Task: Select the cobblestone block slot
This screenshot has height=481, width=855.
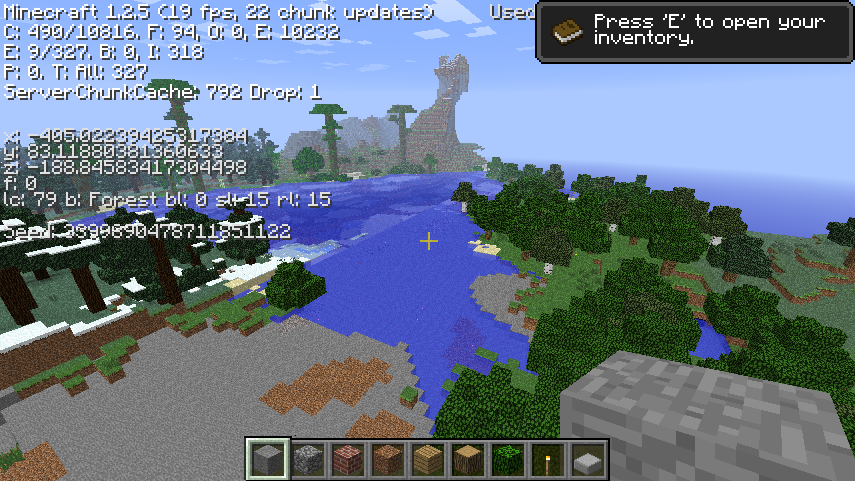Action: (x=308, y=459)
